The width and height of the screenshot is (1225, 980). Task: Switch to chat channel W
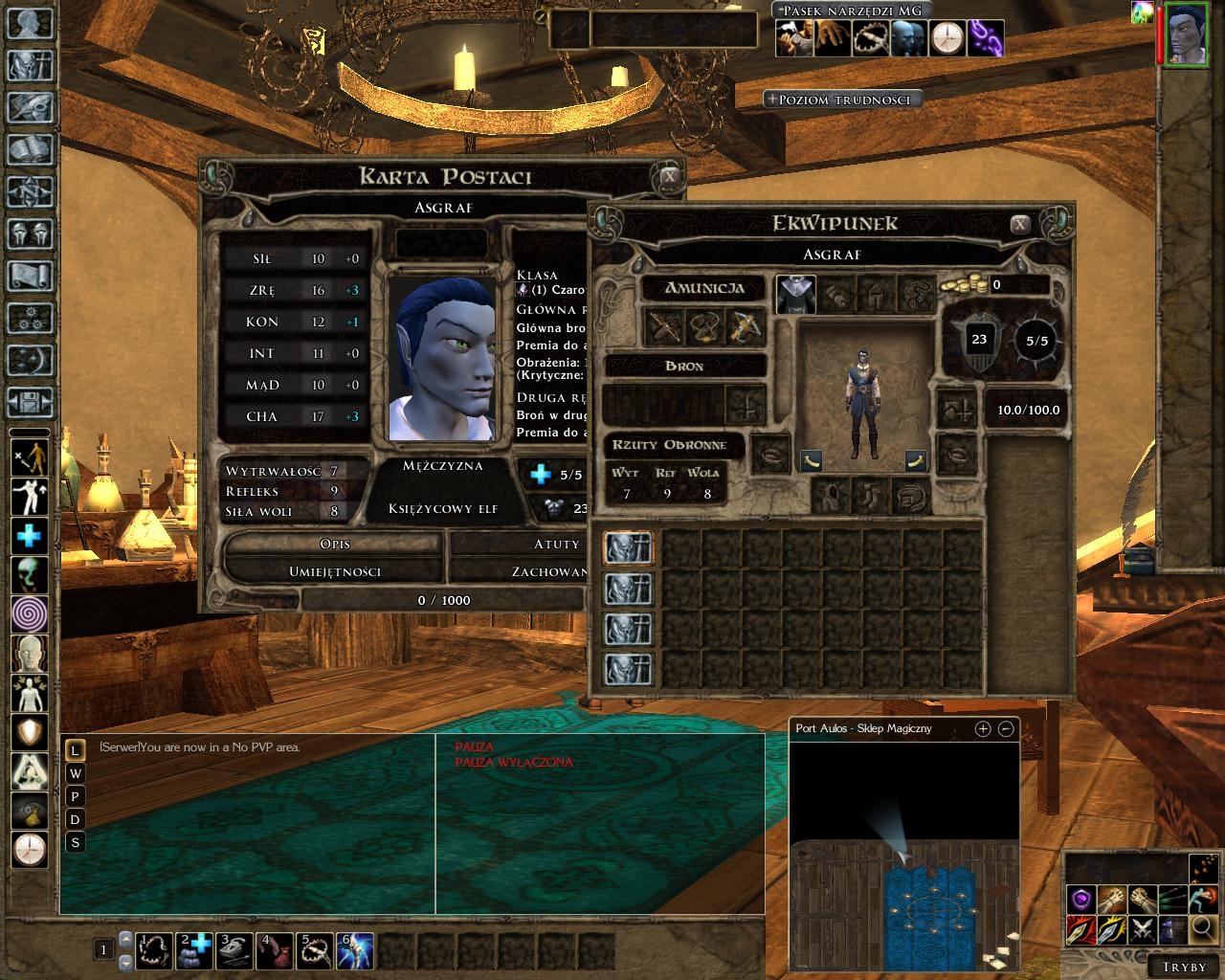pyautogui.click(x=76, y=773)
